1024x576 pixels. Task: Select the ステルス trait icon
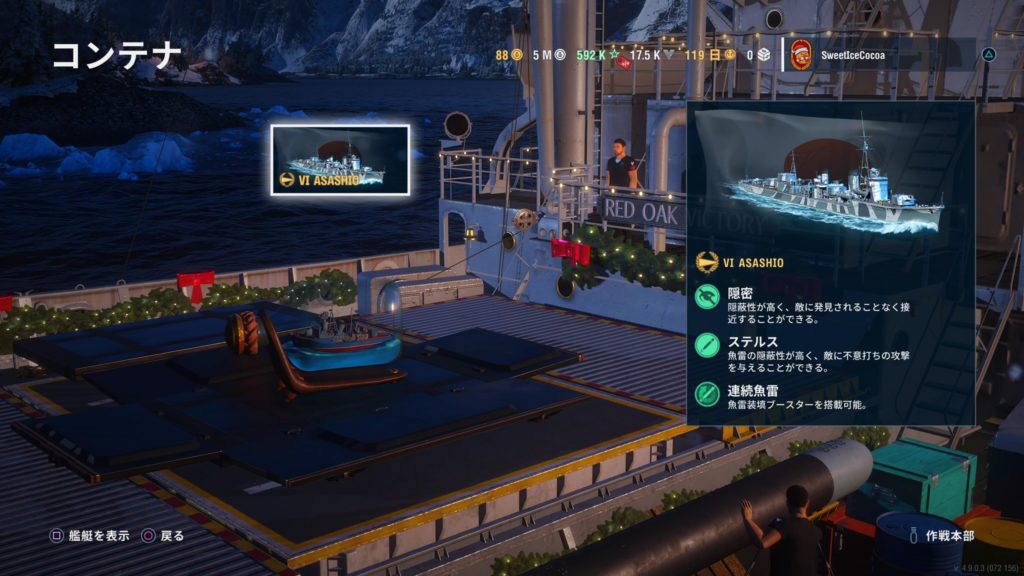tap(709, 346)
